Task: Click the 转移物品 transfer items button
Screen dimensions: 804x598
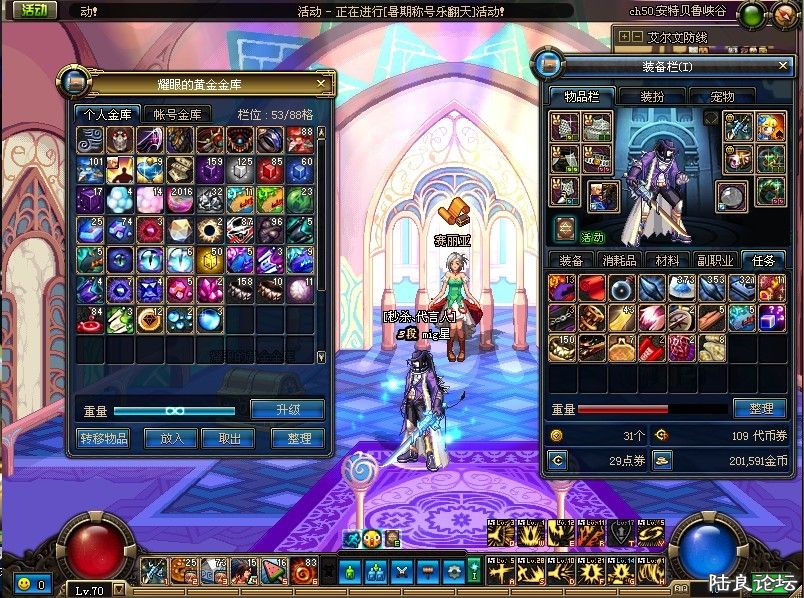Action: pyautogui.click(x=103, y=438)
